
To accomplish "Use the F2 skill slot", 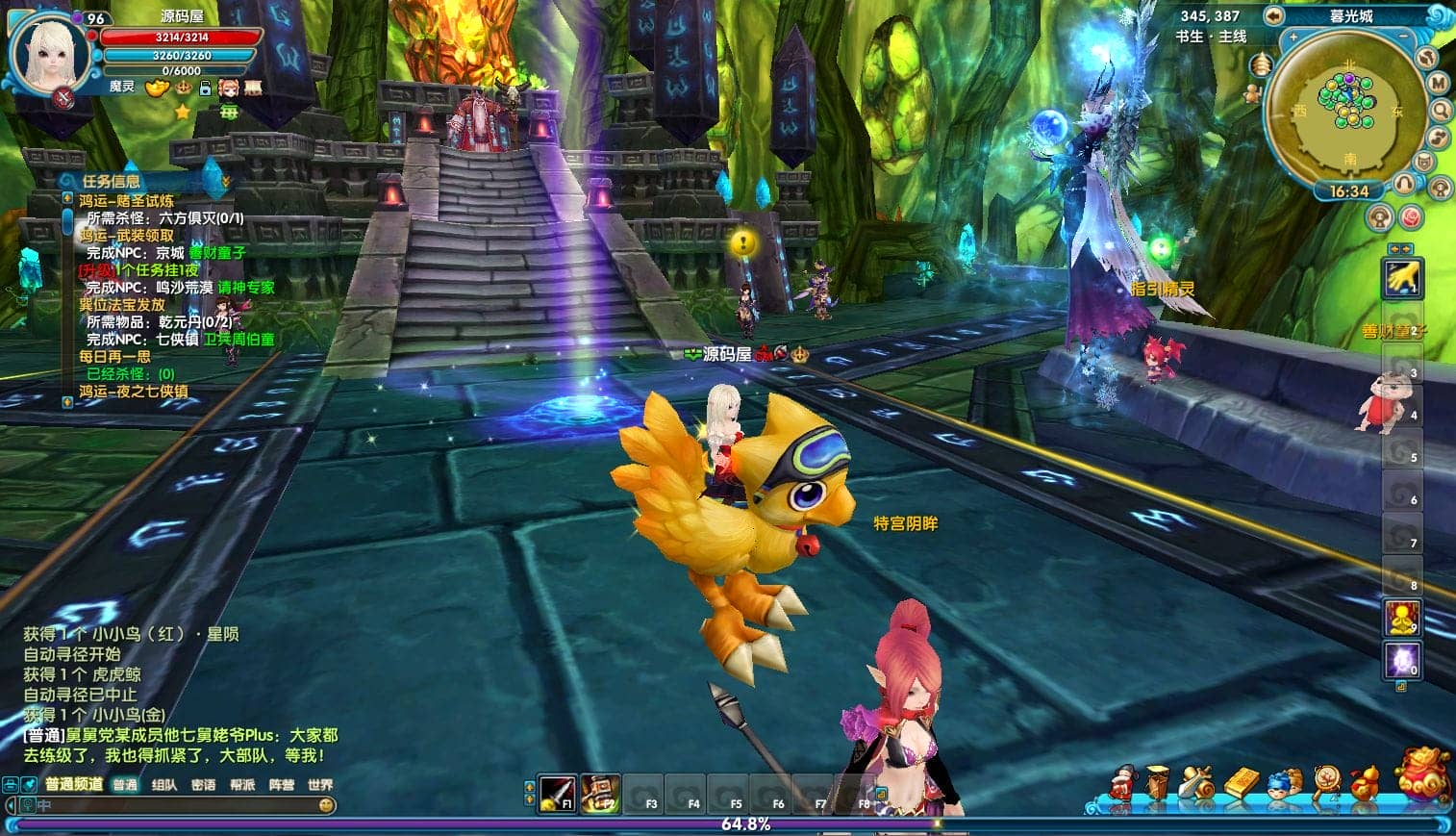I will tap(600, 794).
